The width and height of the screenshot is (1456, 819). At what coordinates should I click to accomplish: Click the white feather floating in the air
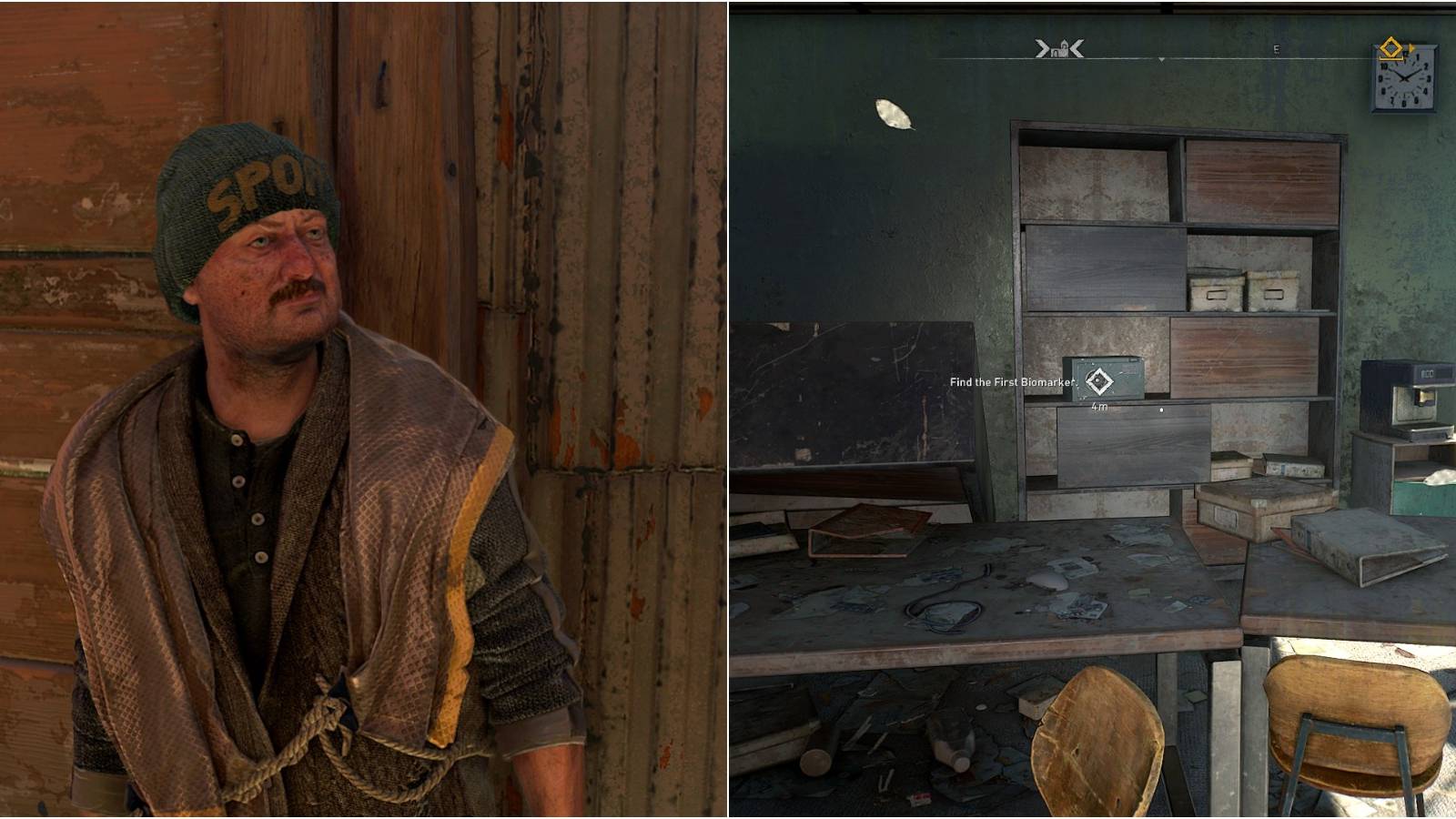pos(895,113)
